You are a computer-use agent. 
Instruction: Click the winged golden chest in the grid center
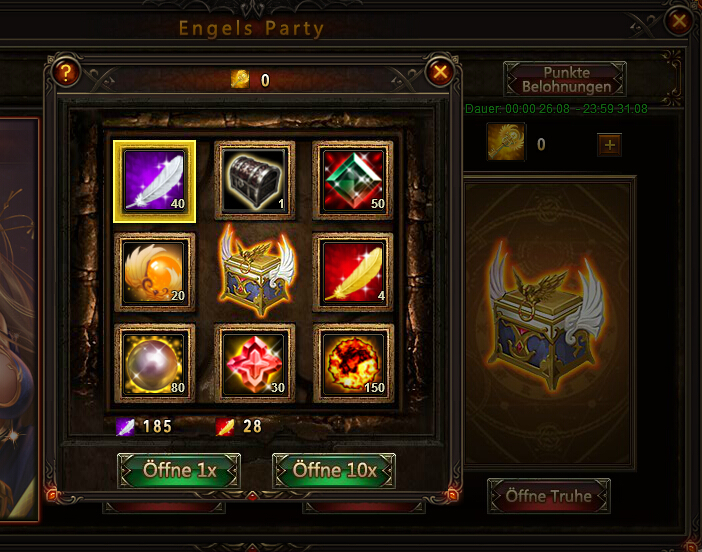(254, 270)
